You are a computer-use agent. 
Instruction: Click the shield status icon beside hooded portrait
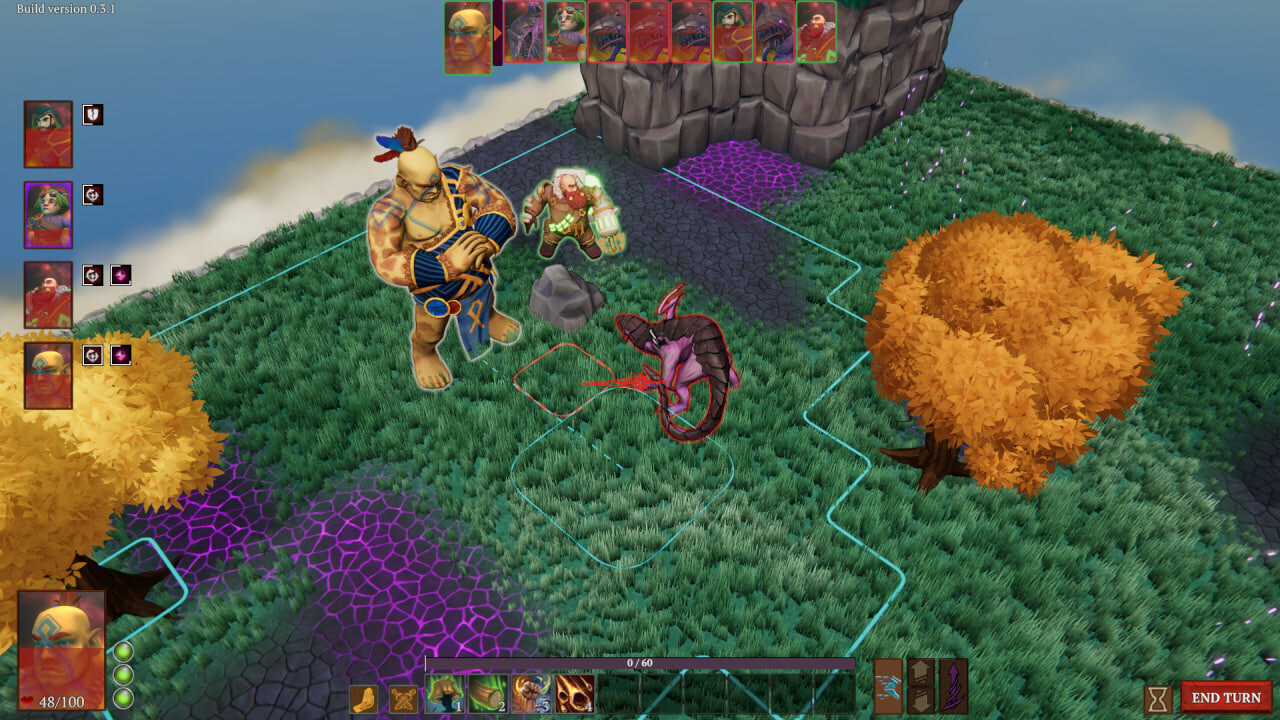93,115
